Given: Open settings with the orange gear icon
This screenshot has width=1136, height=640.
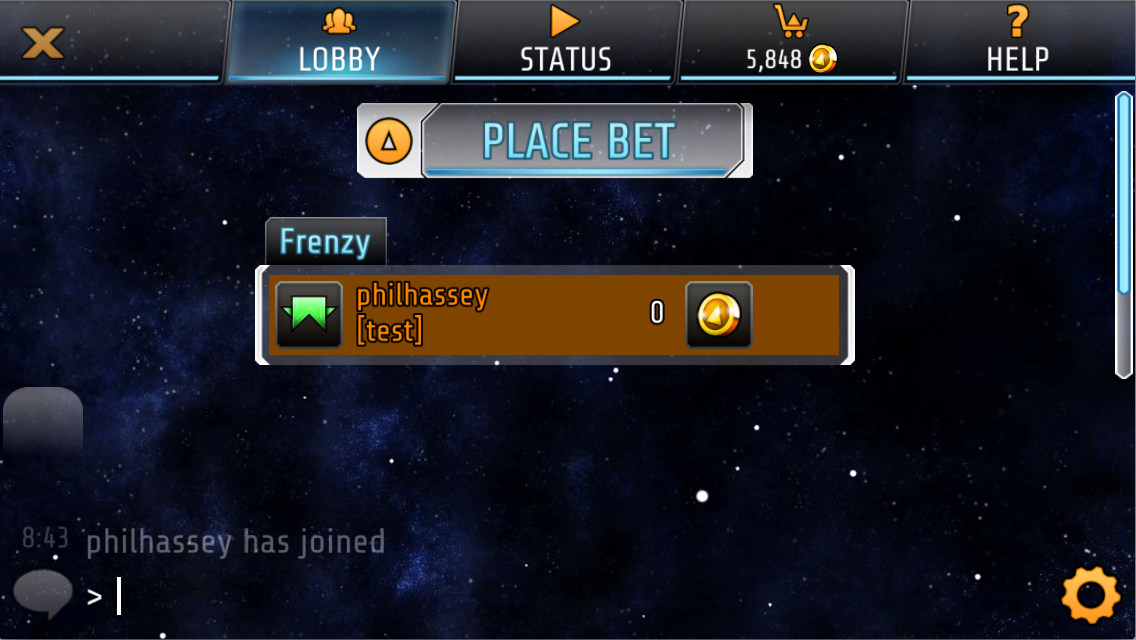Looking at the screenshot, I should click(1090, 595).
